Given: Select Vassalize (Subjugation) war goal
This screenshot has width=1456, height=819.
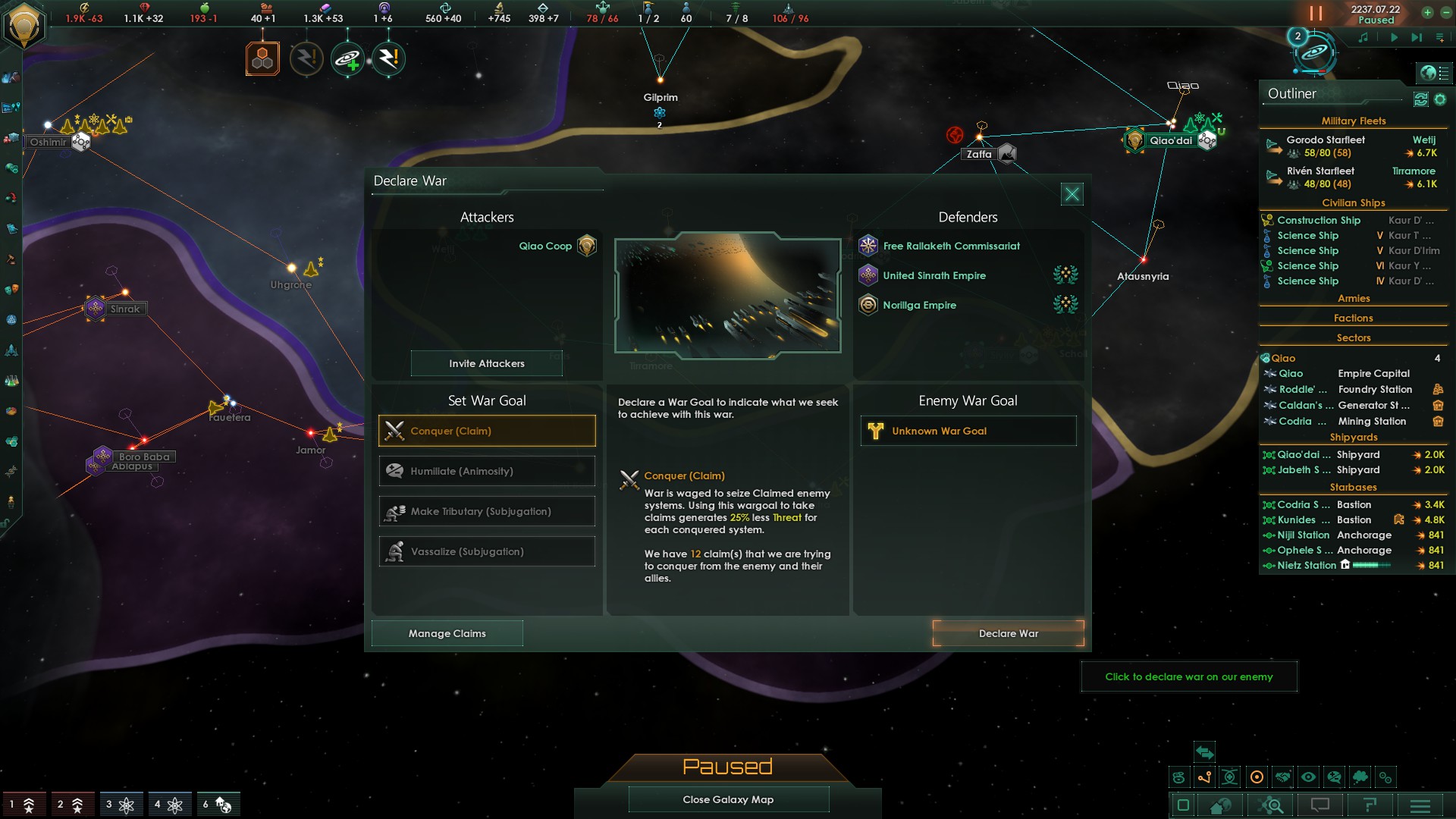Looking at the screenshot, I should pyautogui.click(x=487, y=551).
